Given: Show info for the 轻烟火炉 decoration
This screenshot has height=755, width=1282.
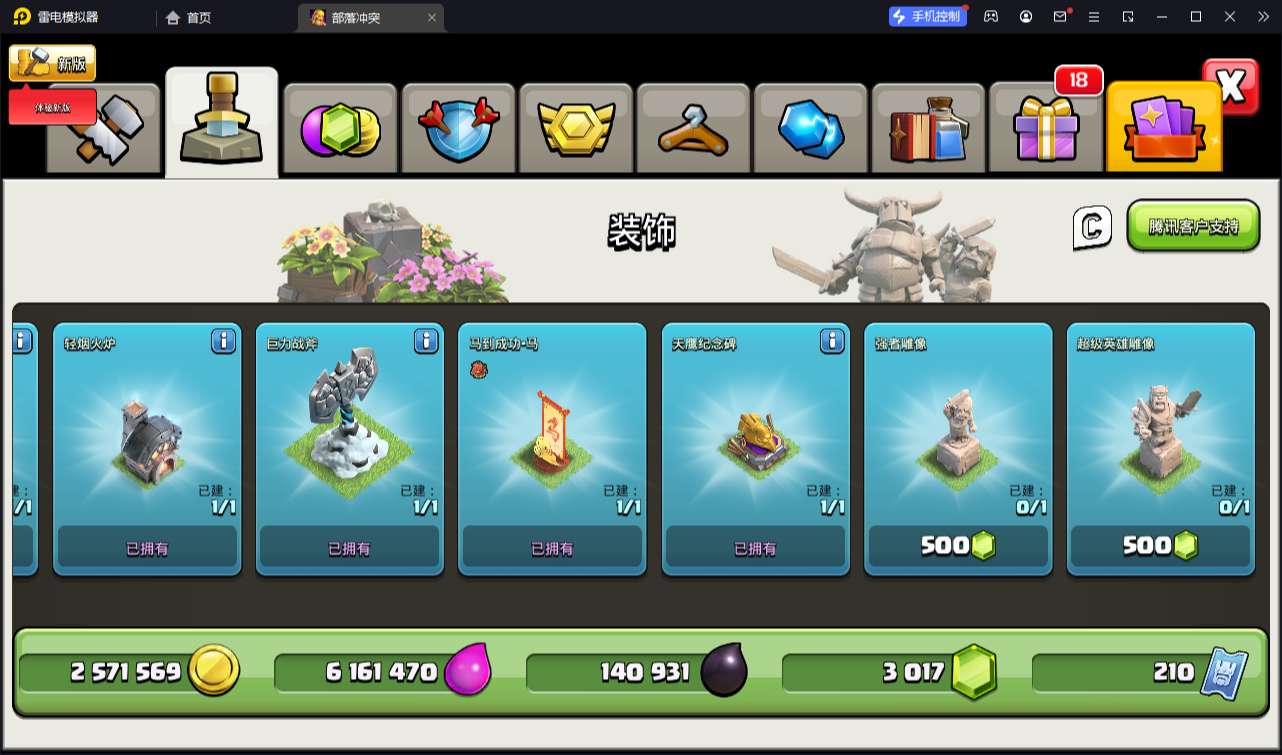Looking at the screenshot, I should pyautogui.click(x=223, y=342).
